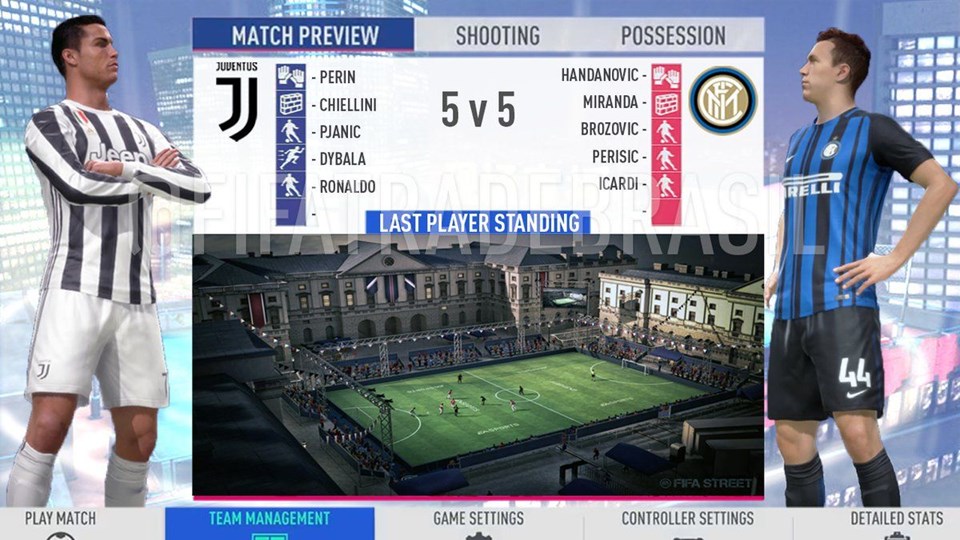Click the Inter Milan club crest
The height and width of the screenshot is (540, 960).
(x=722, y=100)
